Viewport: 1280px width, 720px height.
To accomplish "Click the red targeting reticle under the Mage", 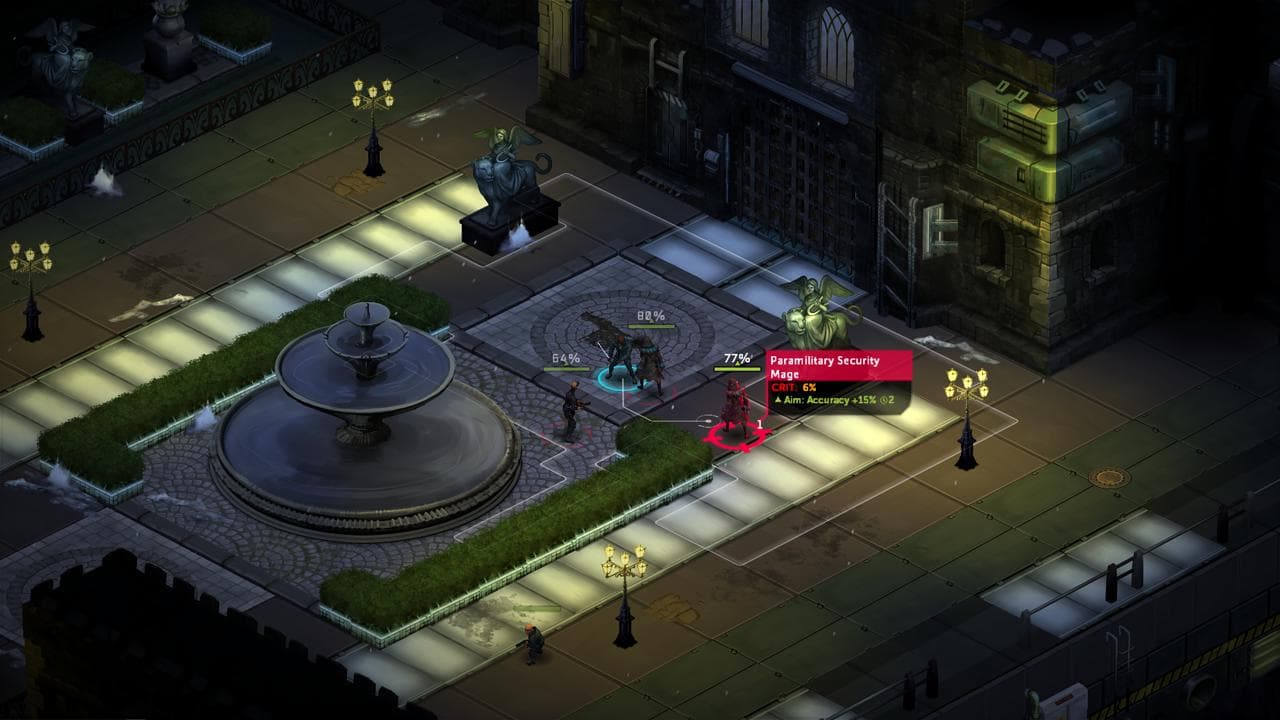I will 740,440.
